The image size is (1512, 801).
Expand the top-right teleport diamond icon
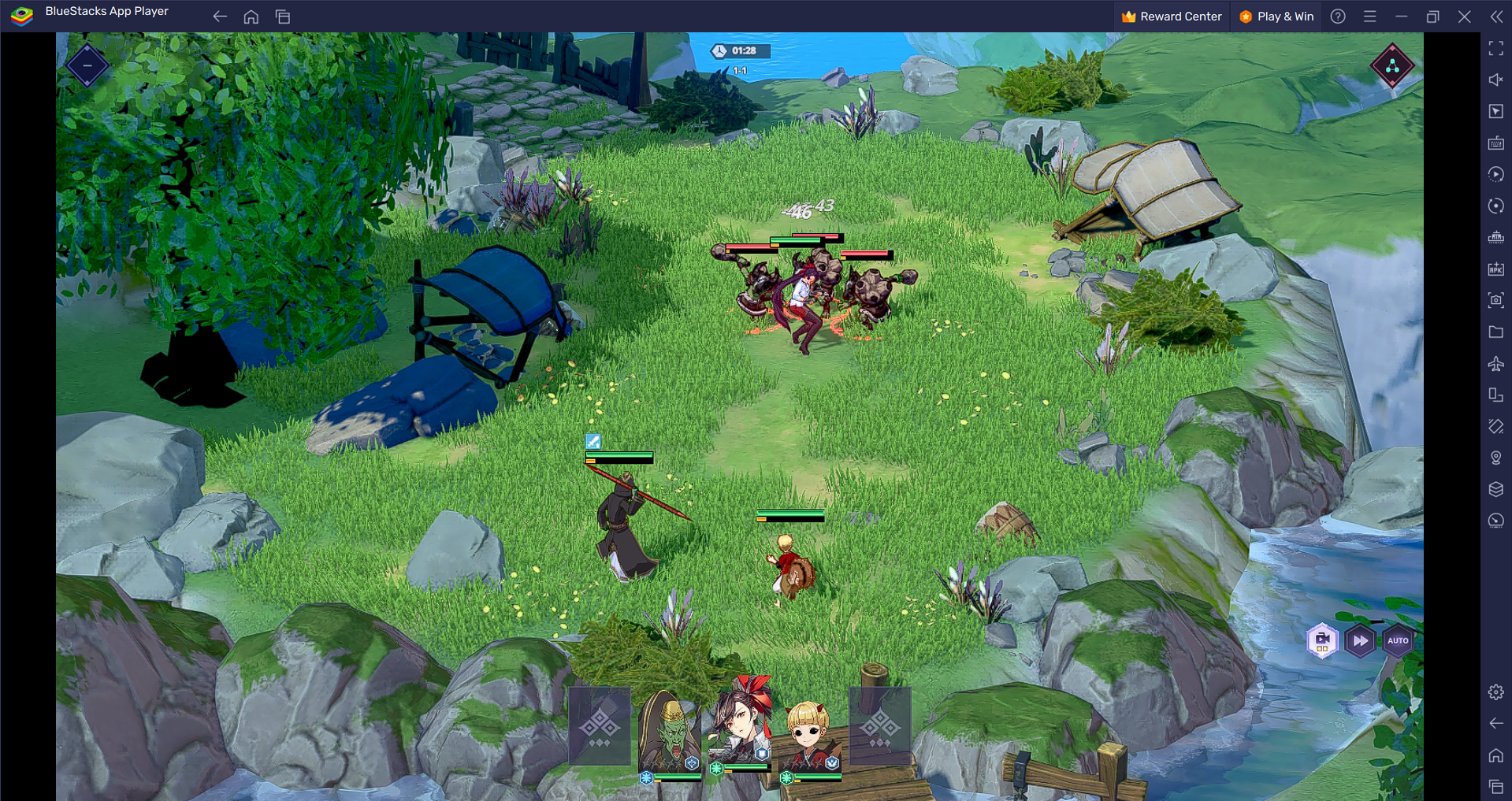pos(1393,66)
